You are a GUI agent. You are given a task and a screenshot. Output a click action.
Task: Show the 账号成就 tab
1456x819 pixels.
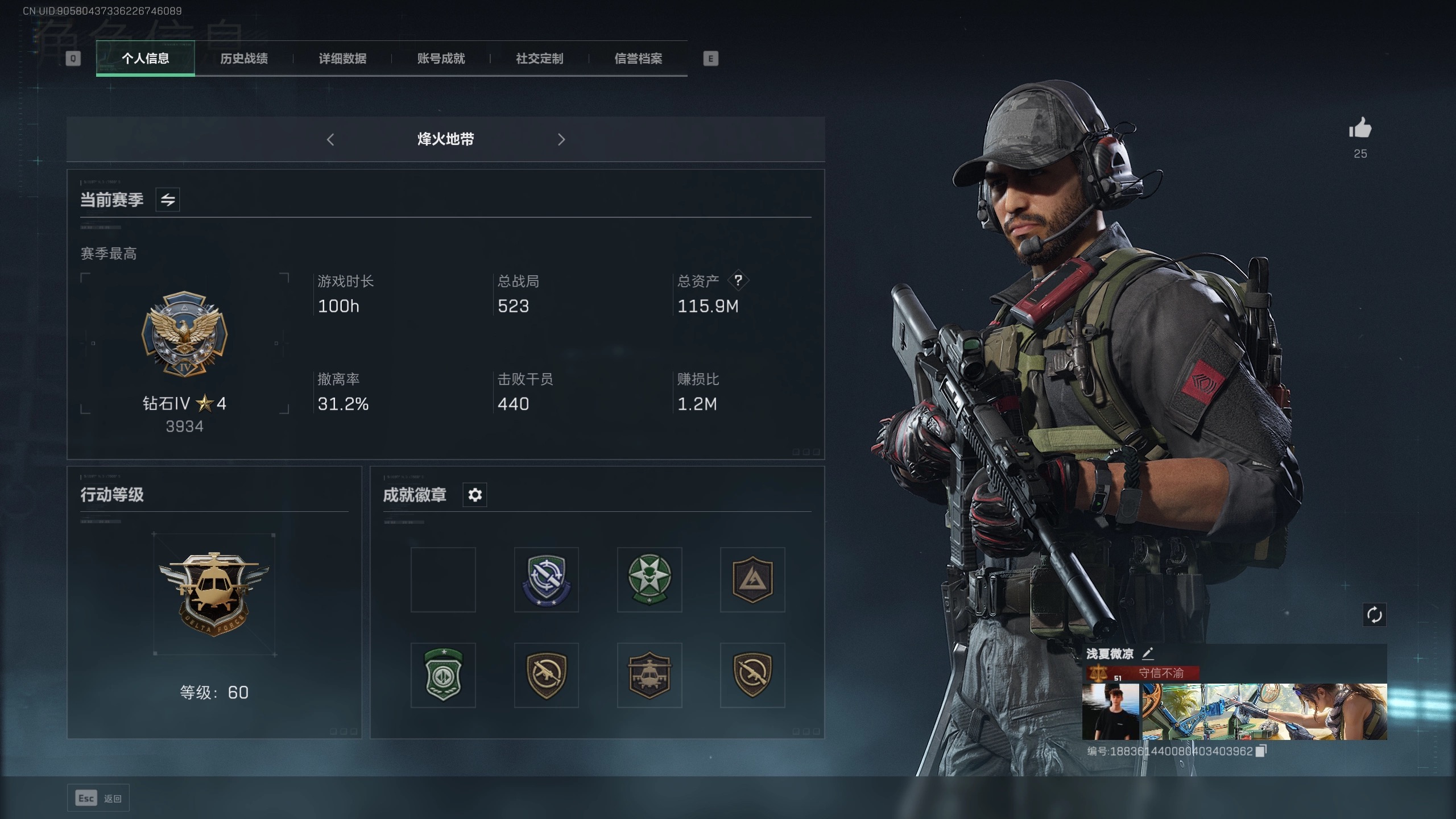pyautogui.click(x=441, y=59)
